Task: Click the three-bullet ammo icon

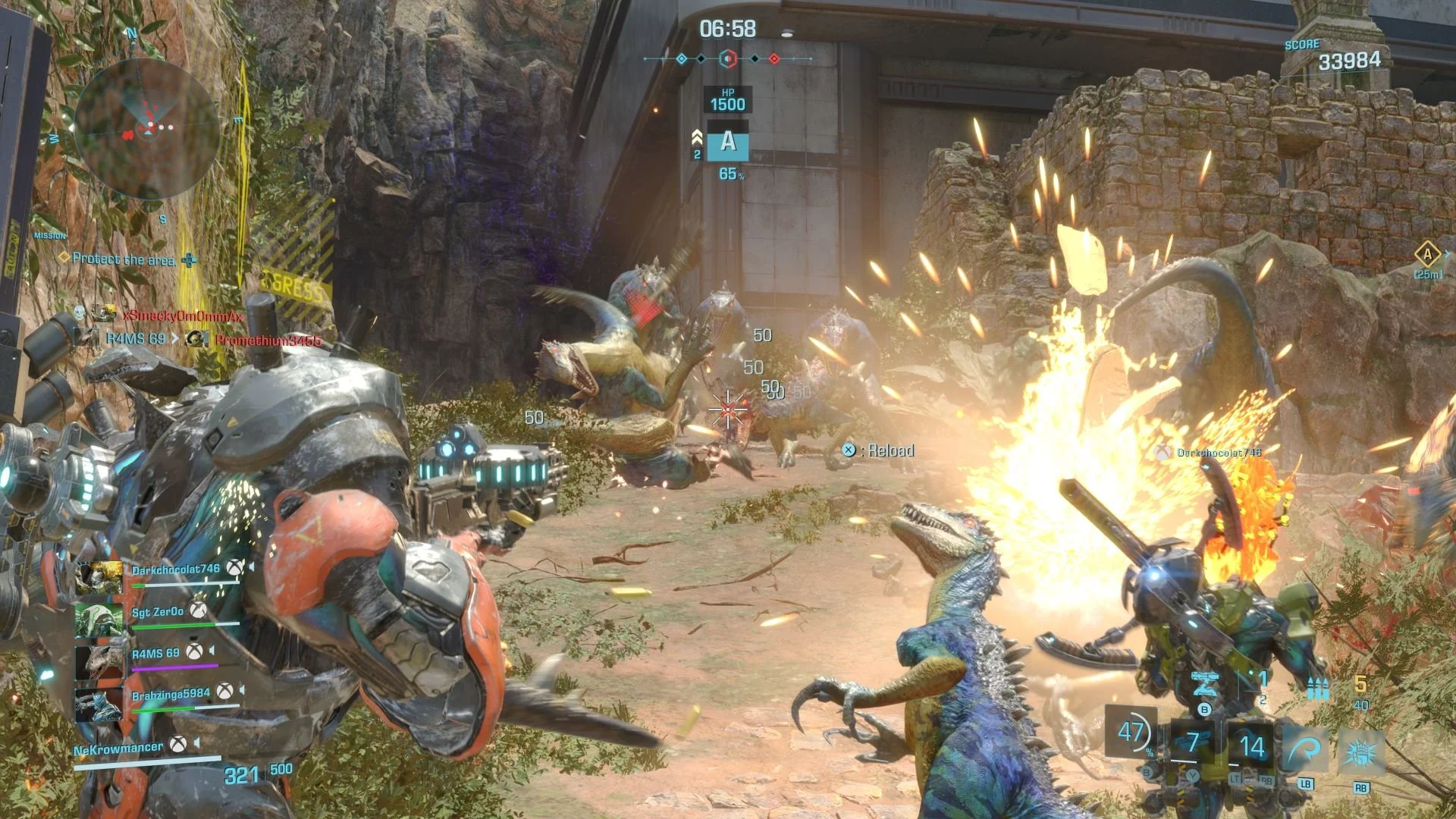Action: (x=1318, y=689)
